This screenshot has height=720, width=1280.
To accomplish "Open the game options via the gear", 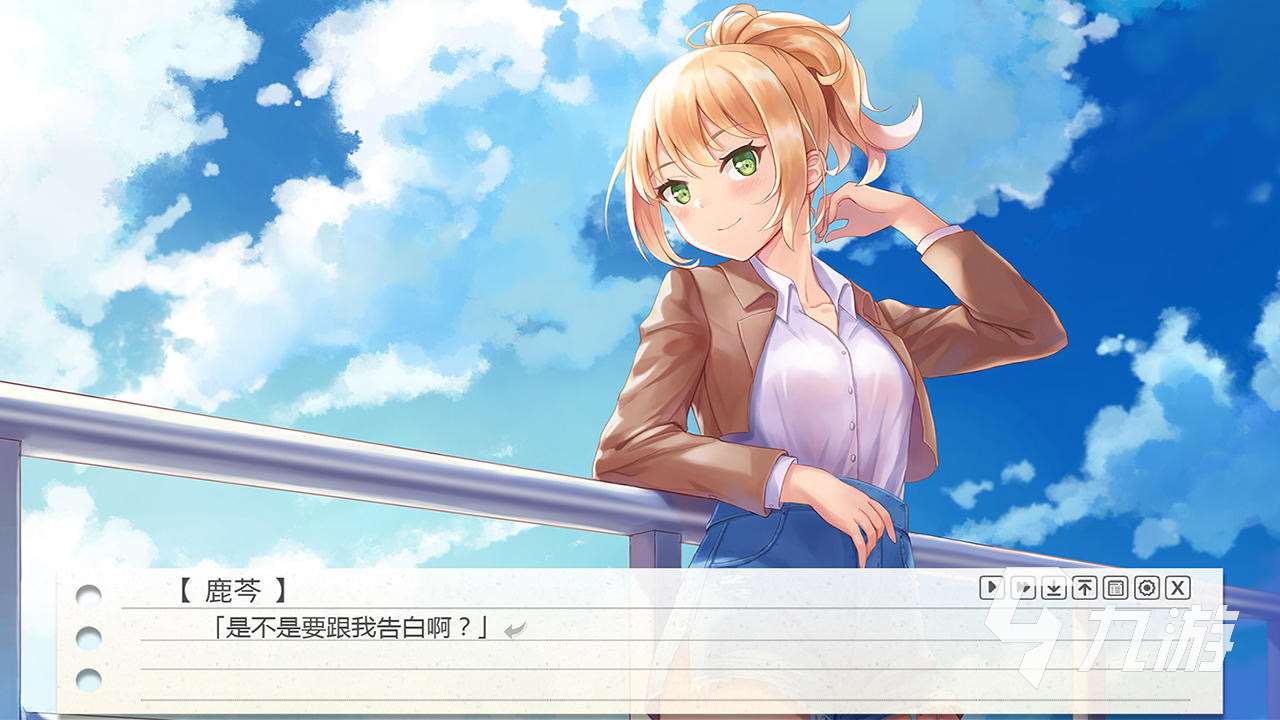I will tap(1148, 588).
